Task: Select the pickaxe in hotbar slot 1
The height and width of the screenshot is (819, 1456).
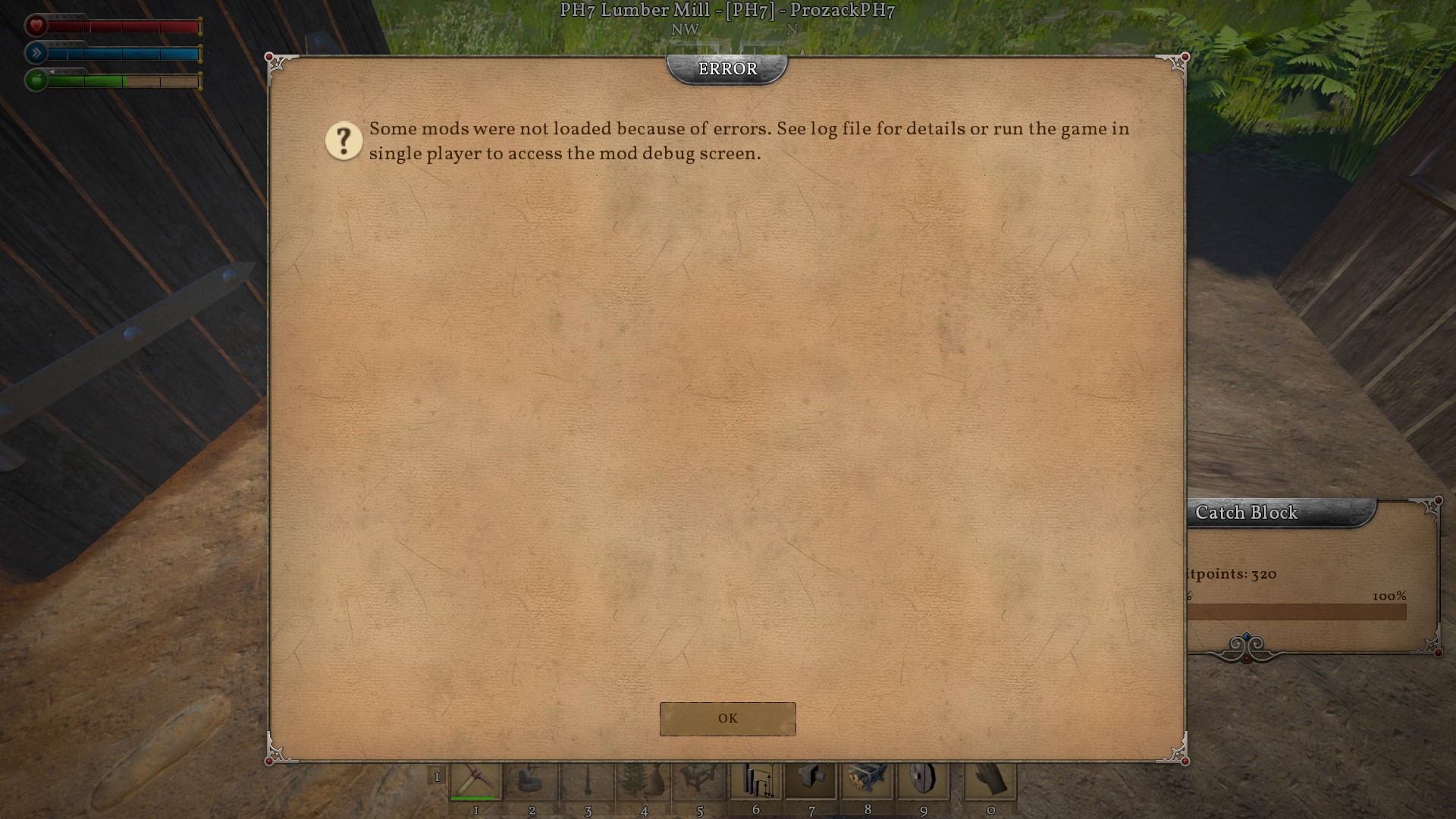Action: [476, 781]
